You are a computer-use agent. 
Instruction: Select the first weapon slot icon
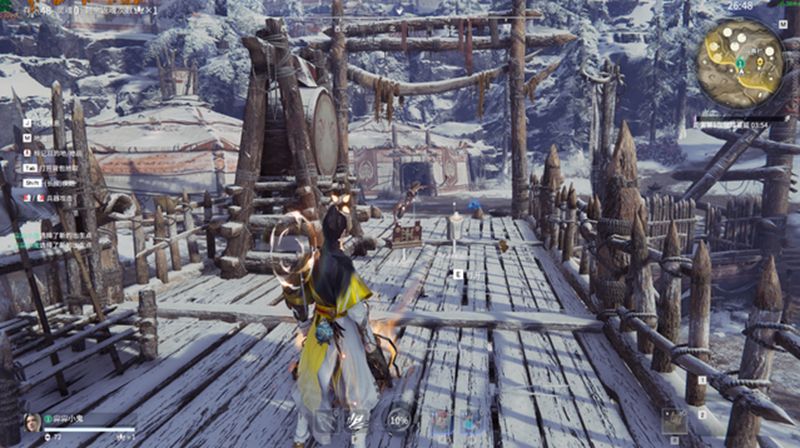coord(323,420)
